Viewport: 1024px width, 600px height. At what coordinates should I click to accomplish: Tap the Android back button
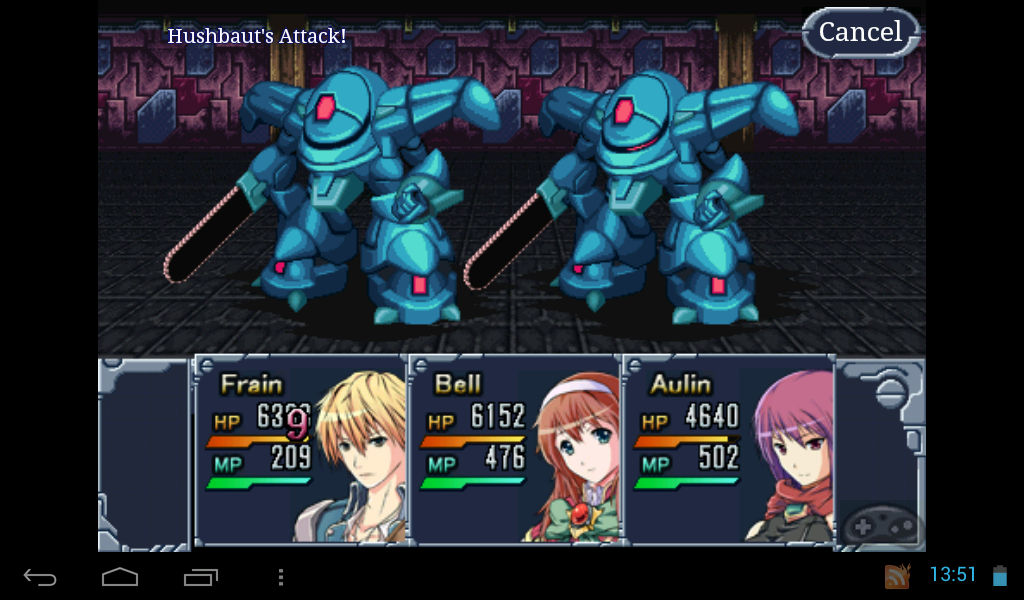click(40, 577)
